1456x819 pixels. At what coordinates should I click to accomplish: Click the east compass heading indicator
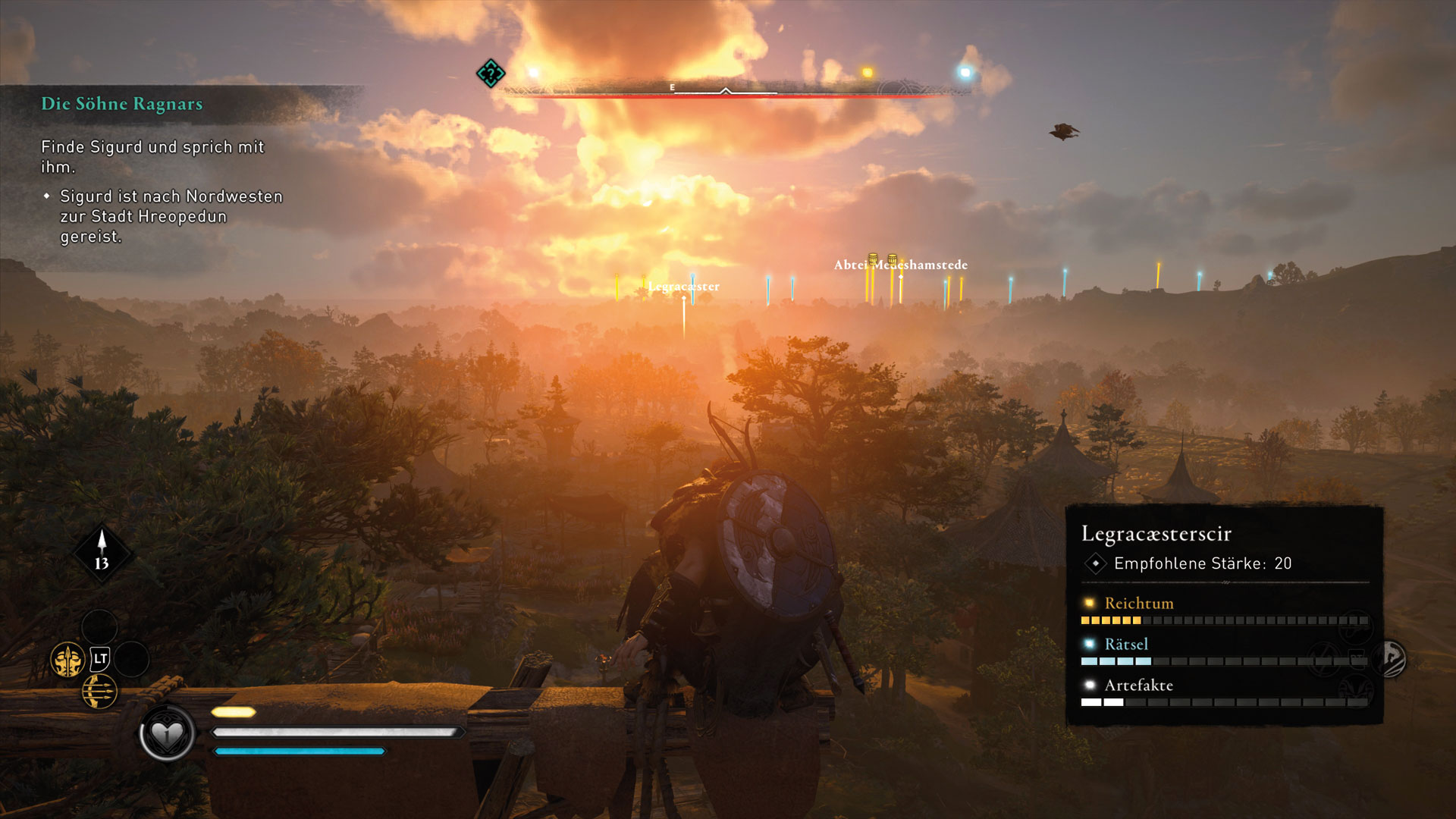tap(672, 88)
